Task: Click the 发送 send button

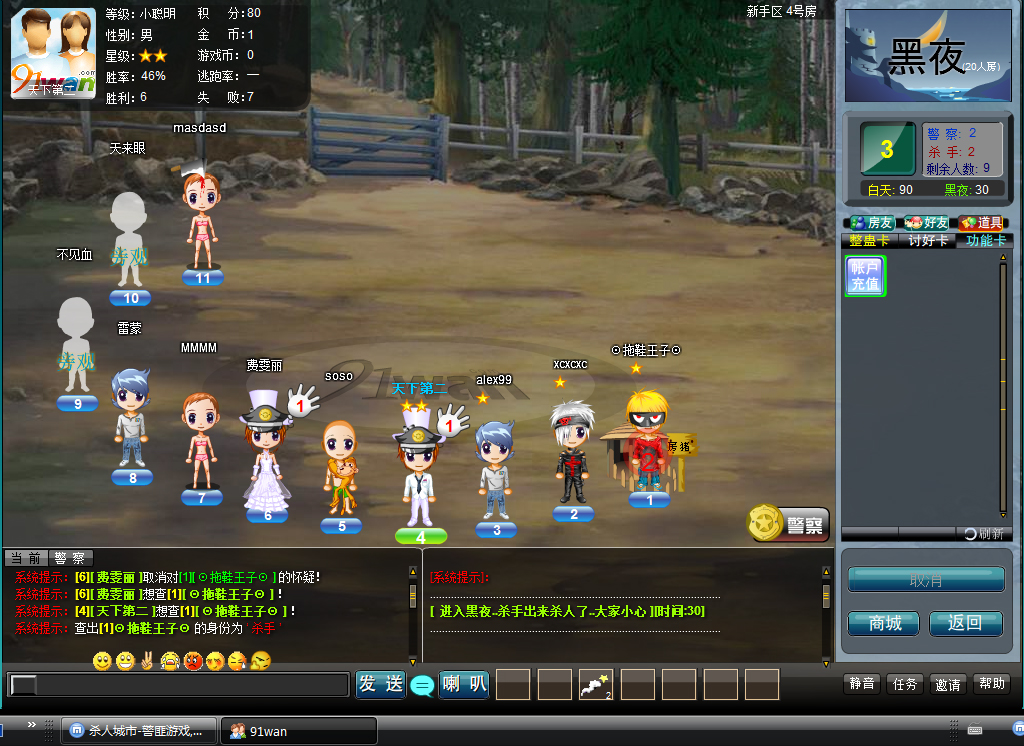Action: (381, 684)
